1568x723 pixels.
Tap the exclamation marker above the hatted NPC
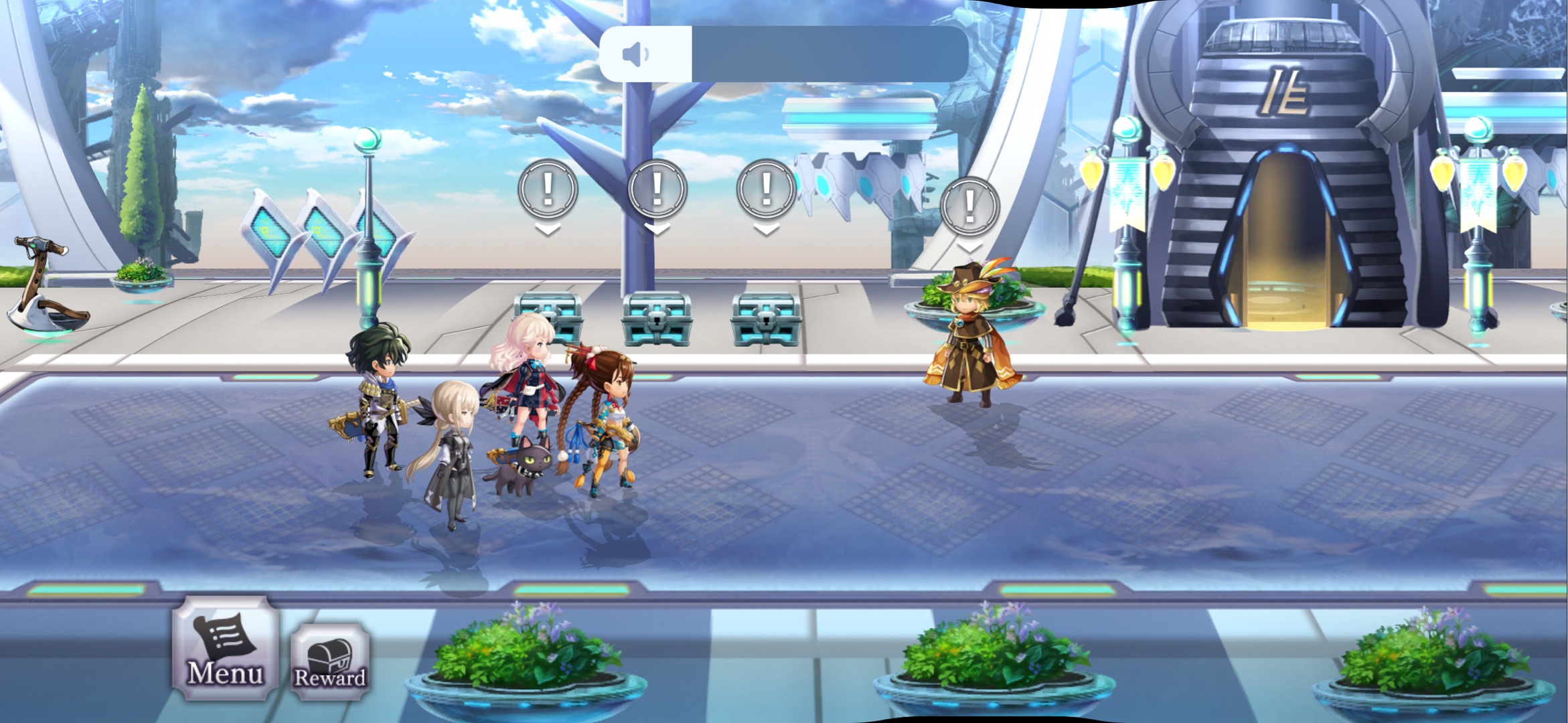pos(969,206)
